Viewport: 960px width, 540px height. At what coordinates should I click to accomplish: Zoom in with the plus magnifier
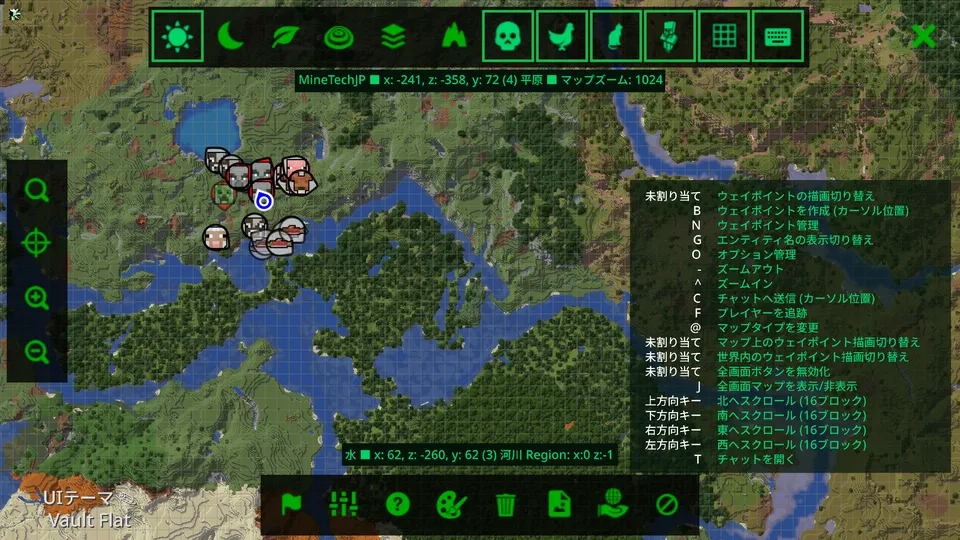tap(37, 298)
